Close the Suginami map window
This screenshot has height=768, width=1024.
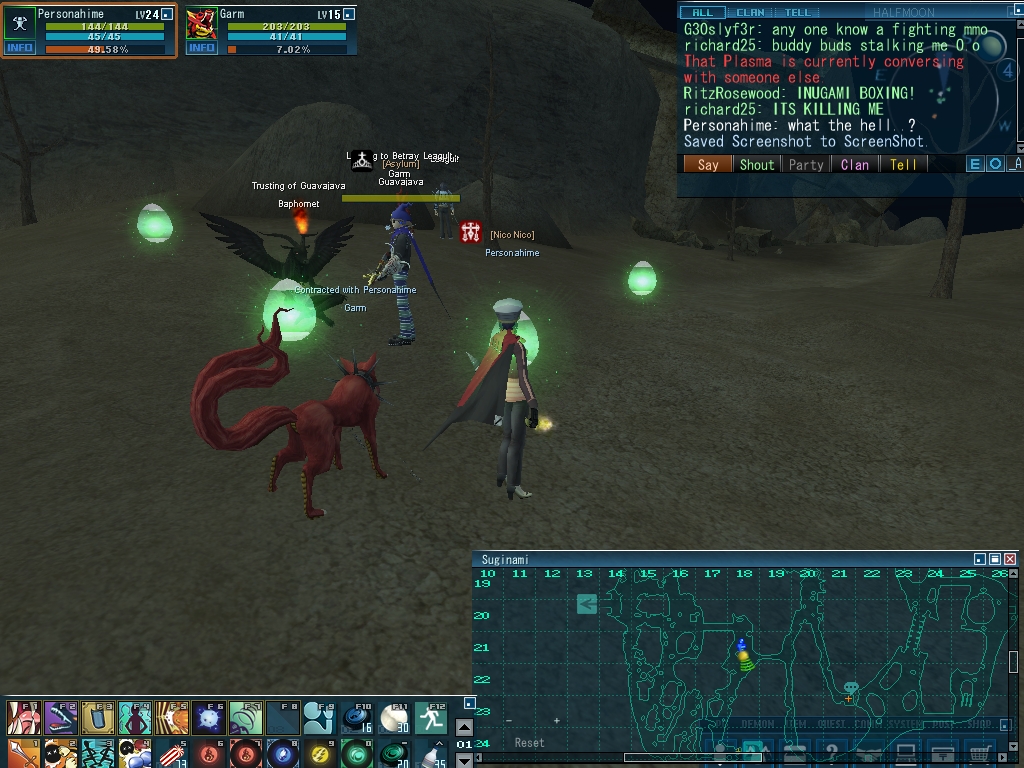pos(1010,560)
